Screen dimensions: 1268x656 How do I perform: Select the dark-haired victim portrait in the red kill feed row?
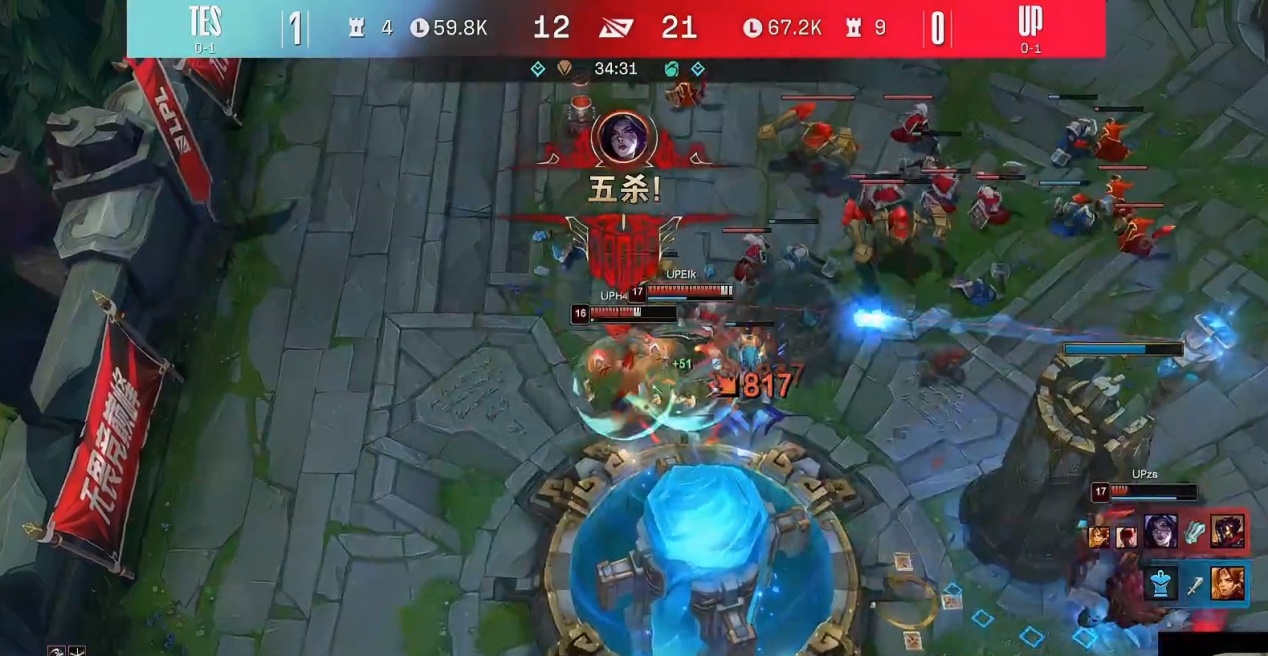(x=1227, y=530)
